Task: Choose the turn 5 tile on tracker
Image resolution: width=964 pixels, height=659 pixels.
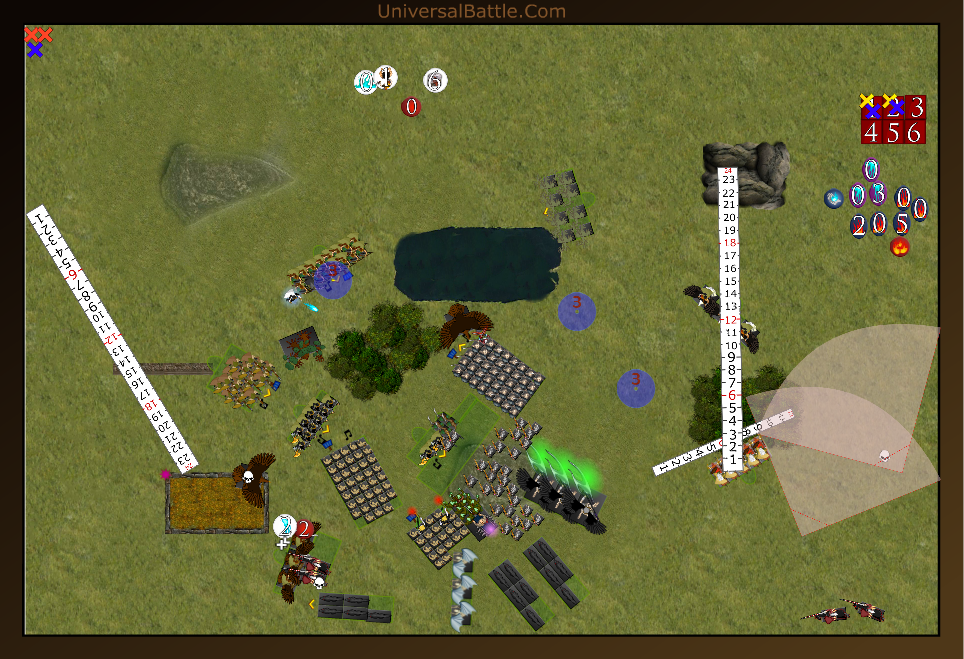Action: [x=893, y=132]
